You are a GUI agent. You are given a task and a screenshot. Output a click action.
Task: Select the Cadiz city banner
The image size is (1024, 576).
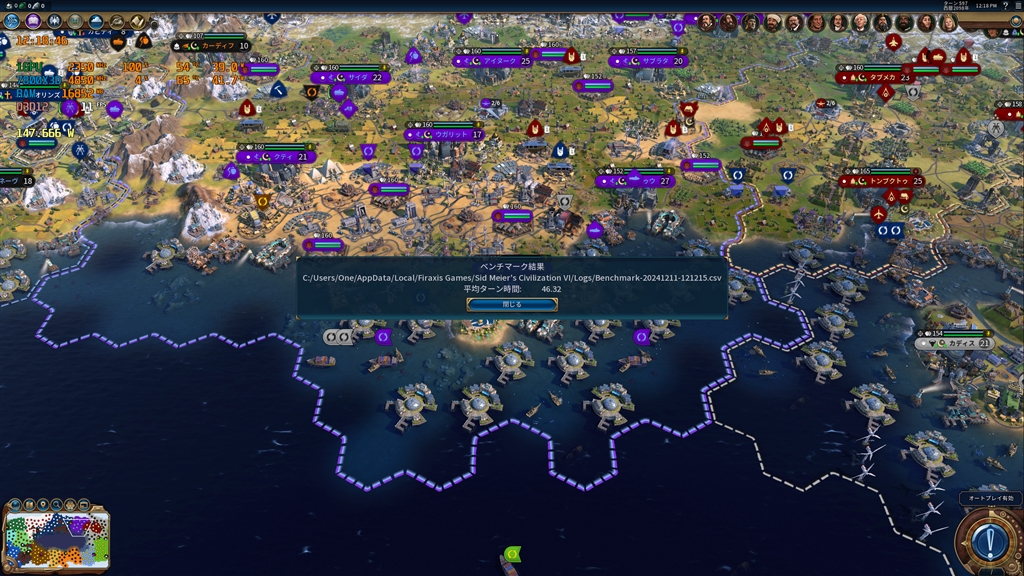960,343
